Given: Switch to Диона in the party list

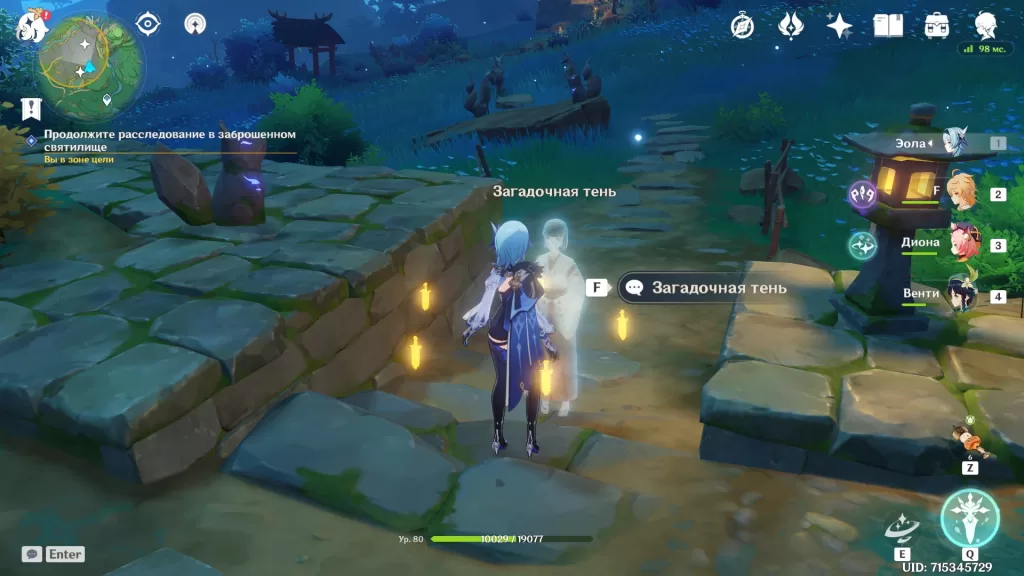Looking at the screenshot, I should click(961, 243).
